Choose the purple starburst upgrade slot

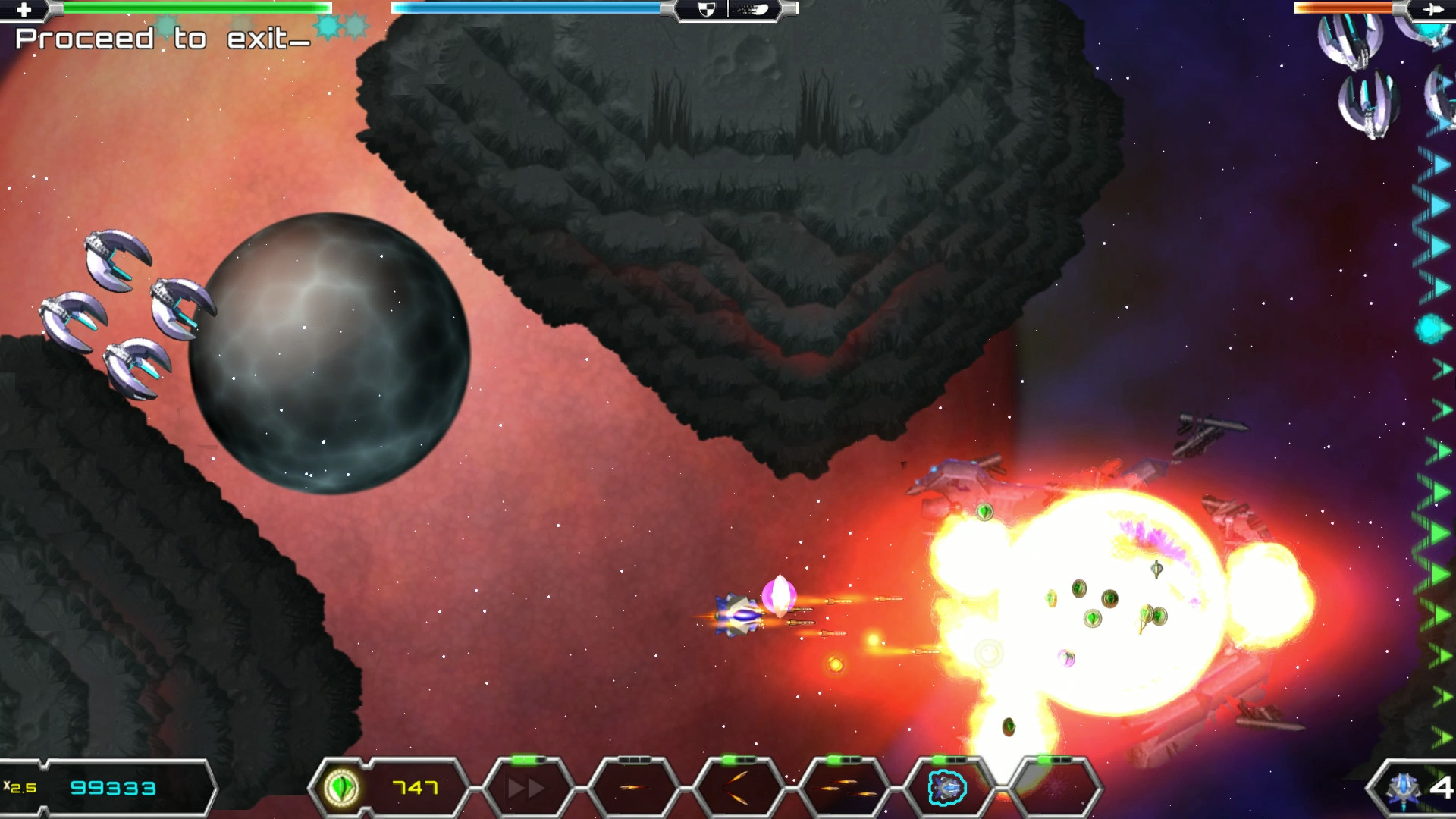(1054, 789)
